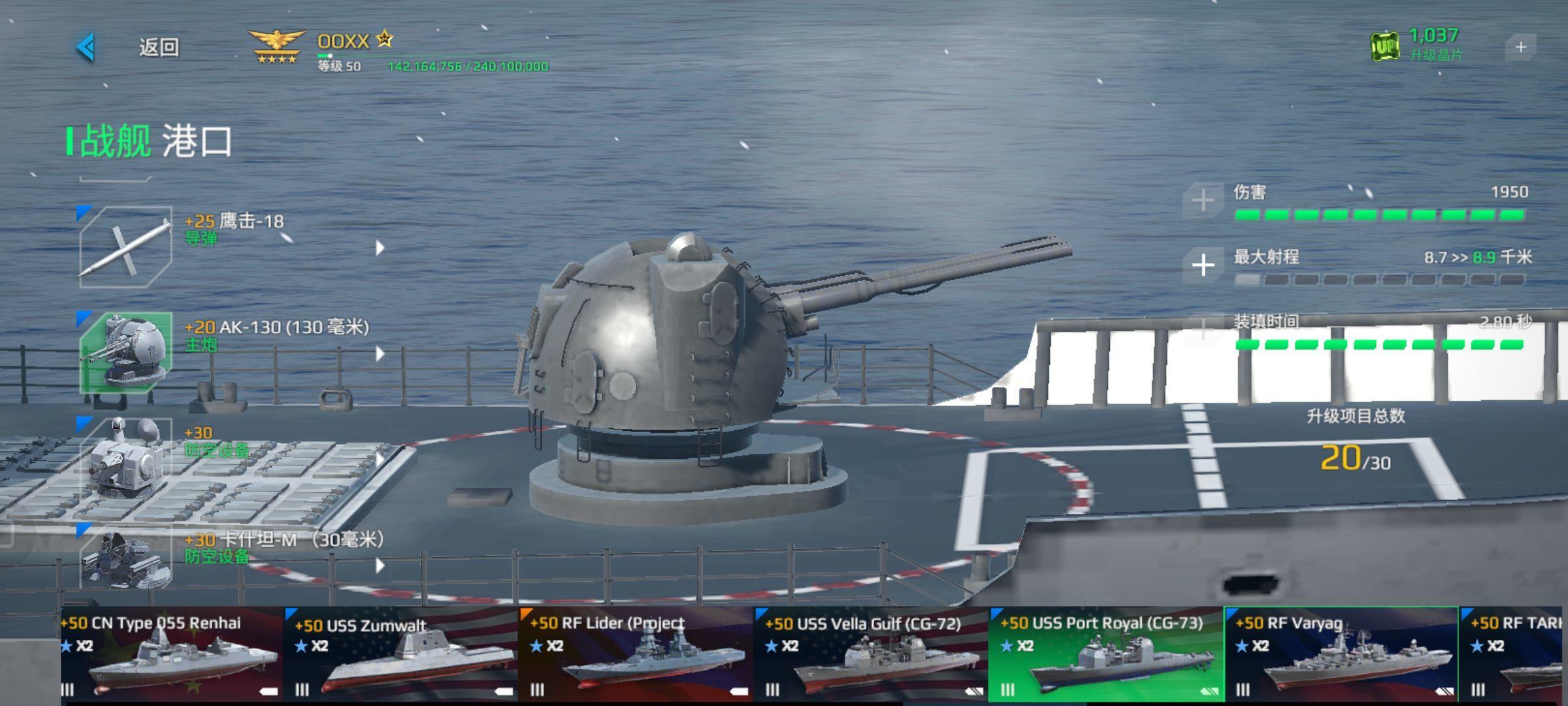
Task: Expand the 鹰击-18 missile arrow
Action: pyautogui.click(x=380, y=248)
